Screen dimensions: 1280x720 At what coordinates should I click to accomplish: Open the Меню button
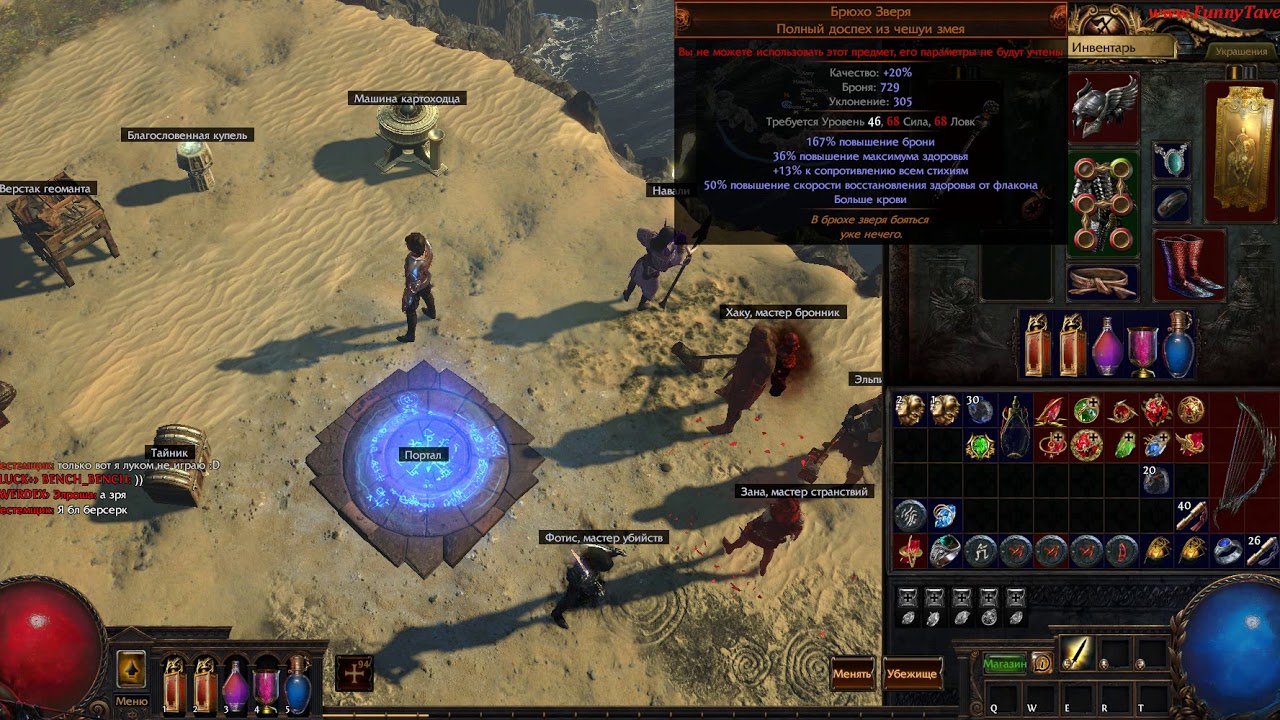click(x=131, y=701)
